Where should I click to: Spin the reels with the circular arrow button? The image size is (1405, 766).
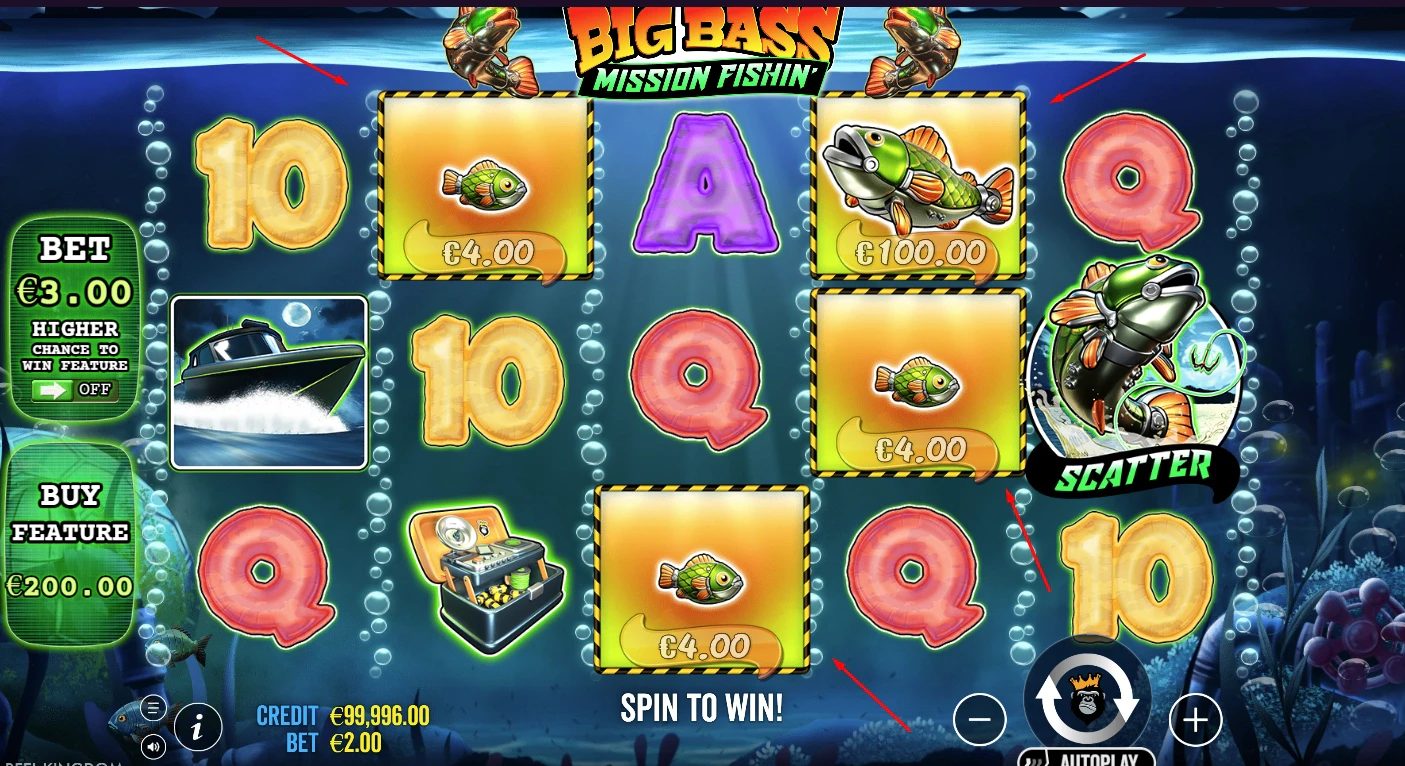[x=1087, y=699]
